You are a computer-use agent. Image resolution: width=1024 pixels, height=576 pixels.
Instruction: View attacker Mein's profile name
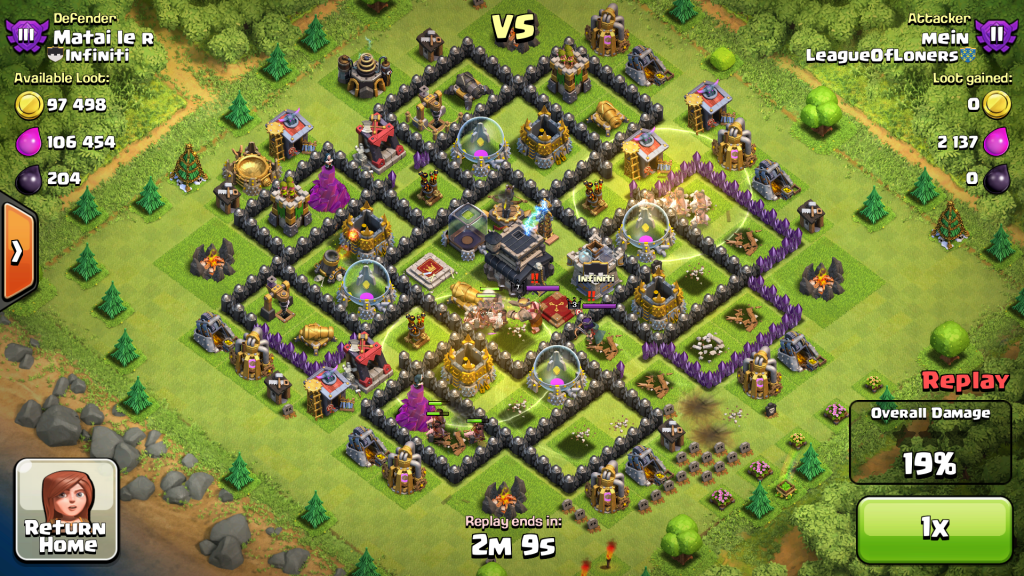coord(949,37)
